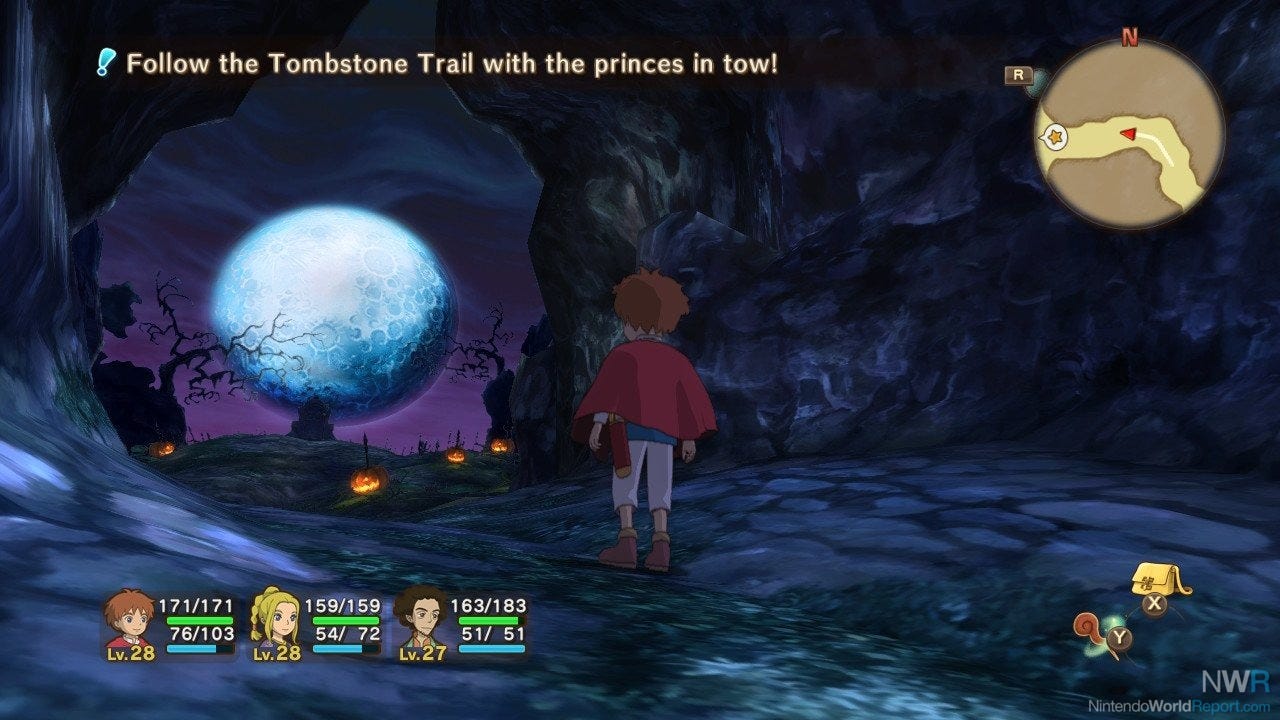1280x720 pixels.
Task: Click the exclamation mark quest icon
Action: [103, 63]
